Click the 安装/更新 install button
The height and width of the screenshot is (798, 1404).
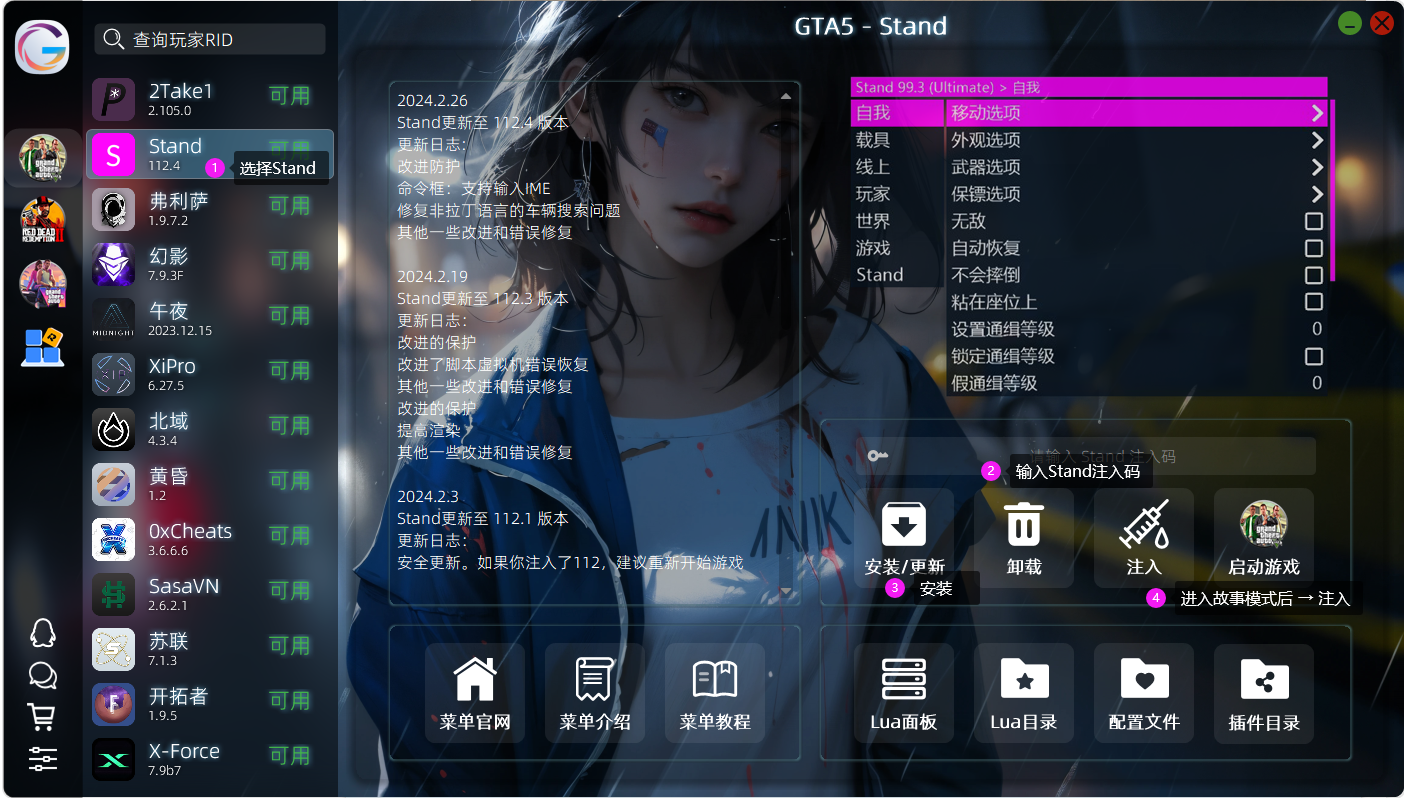pyautogui.click(x=904, y=539)
